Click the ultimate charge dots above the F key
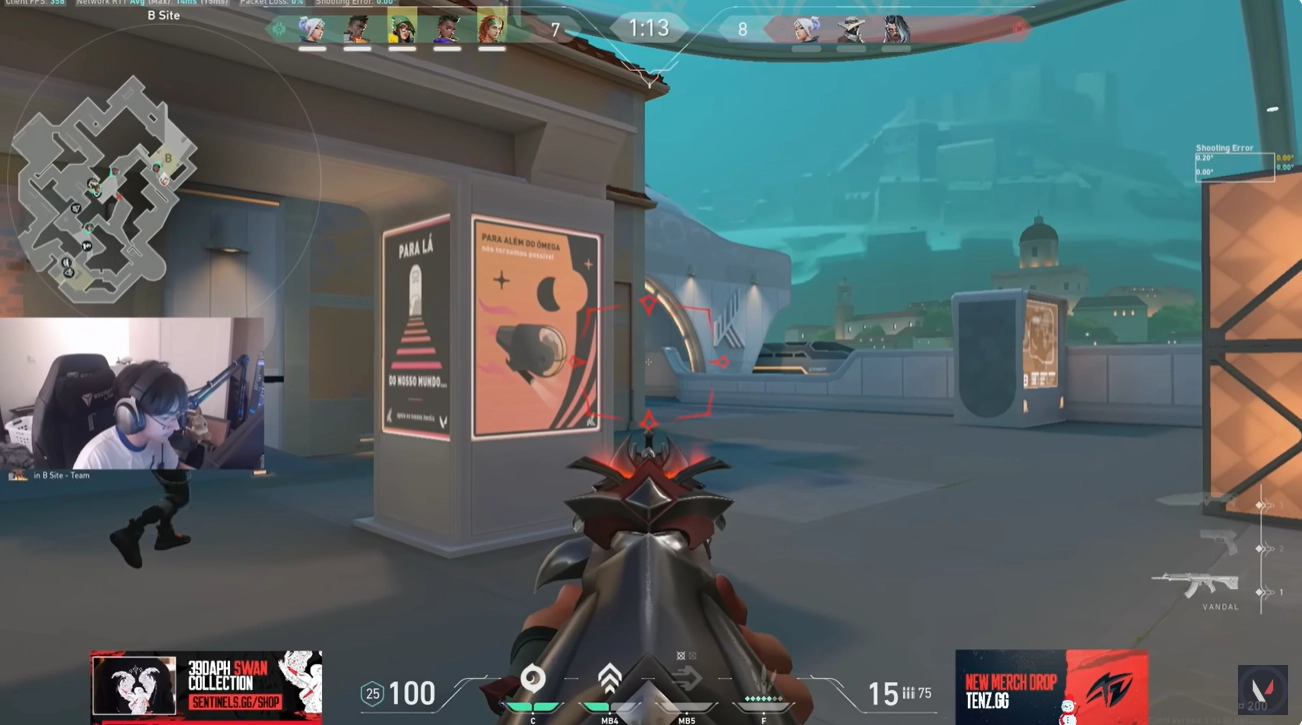This screenshot has width=1302, height=725. tap(763, 699)
